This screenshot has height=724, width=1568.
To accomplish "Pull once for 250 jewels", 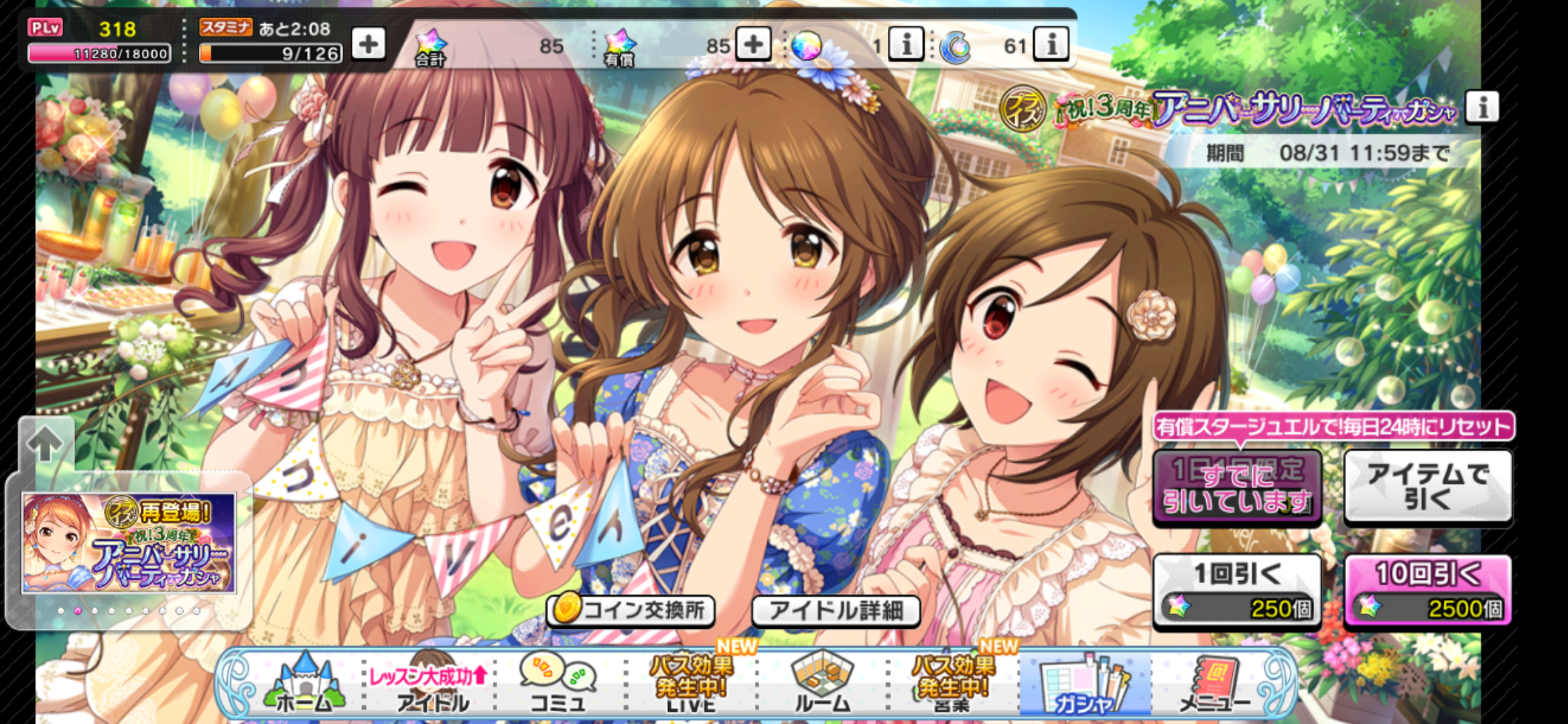I will pyautogui.click(x=1237, y=591).
